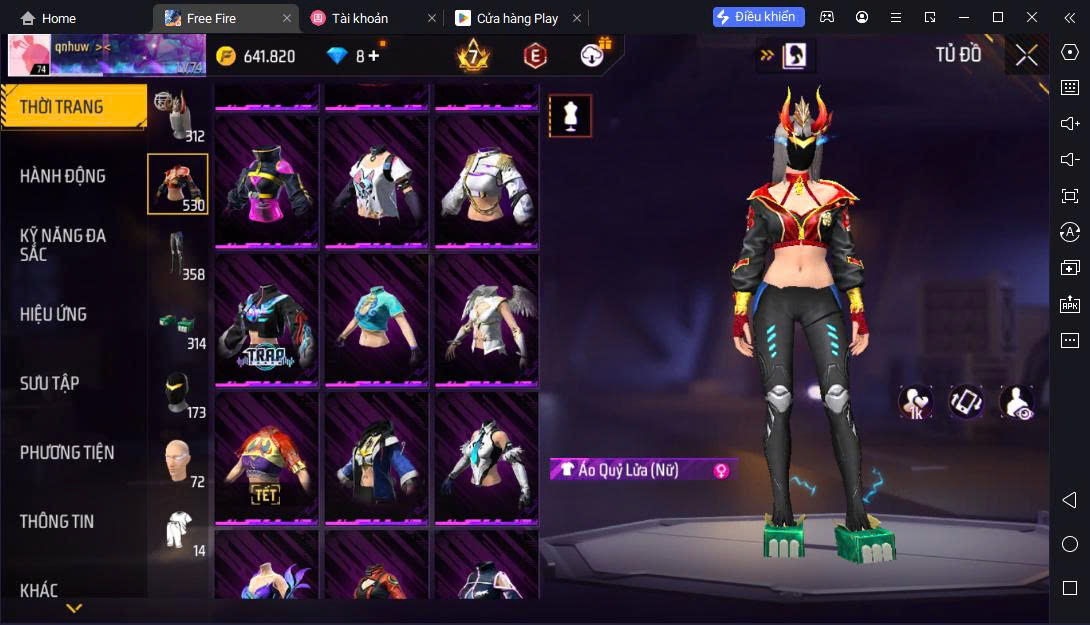Maximize the emulator window
1090x625 pixels.
[x=997, y=17]
